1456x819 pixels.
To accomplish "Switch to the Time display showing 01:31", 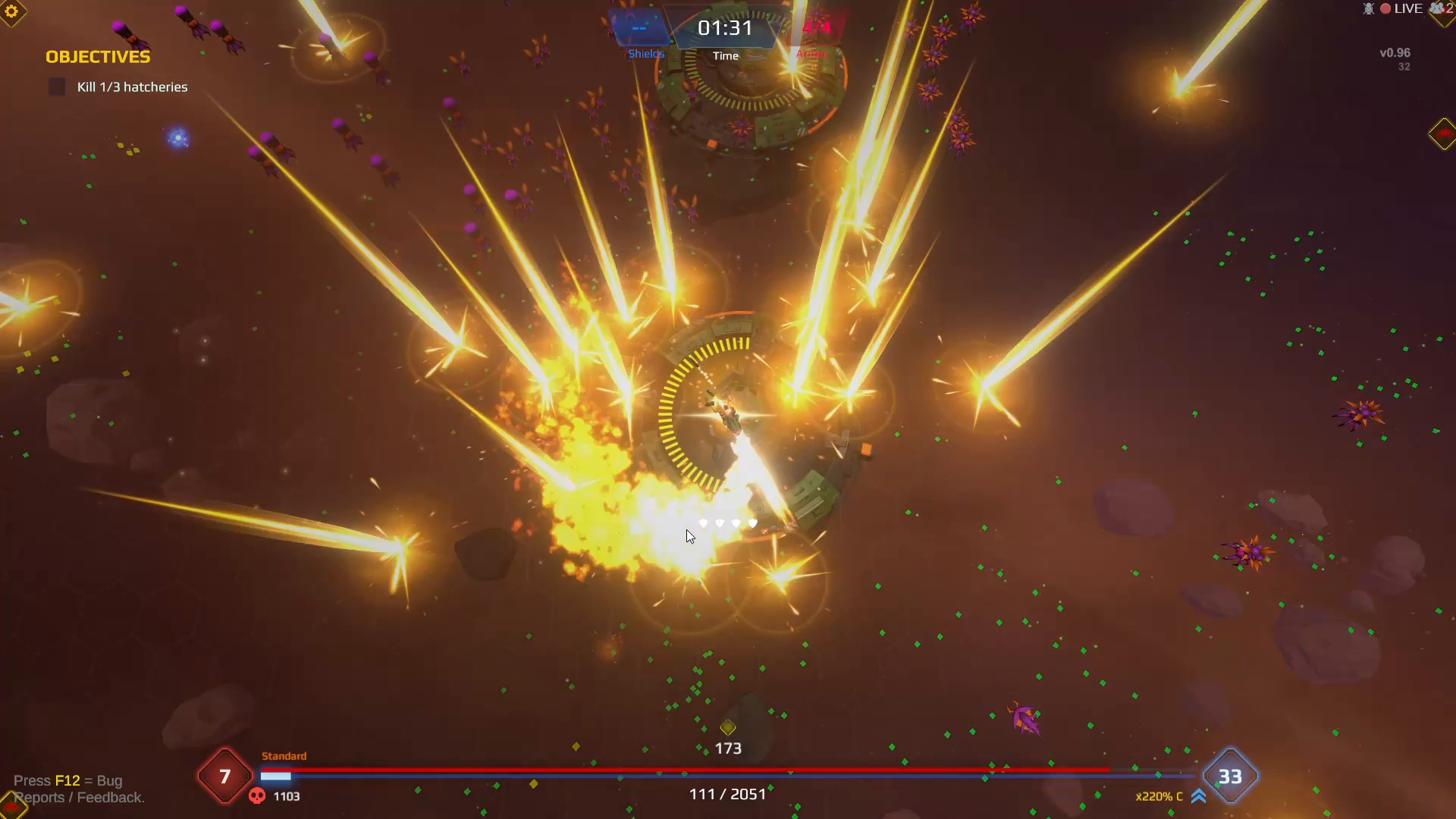I will (726, 29).
